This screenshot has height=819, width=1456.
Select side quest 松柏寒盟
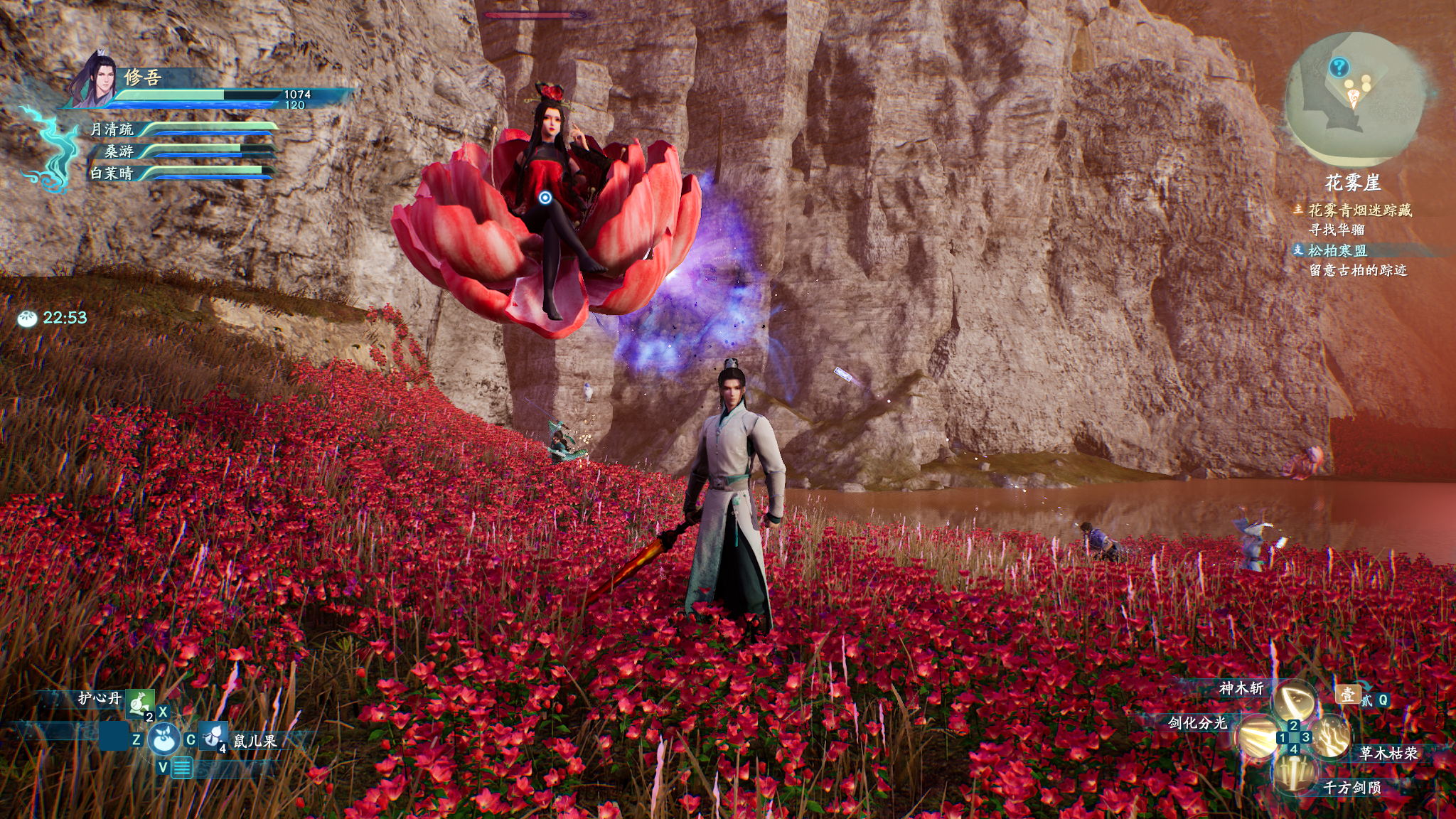[x=1337, y=250]
